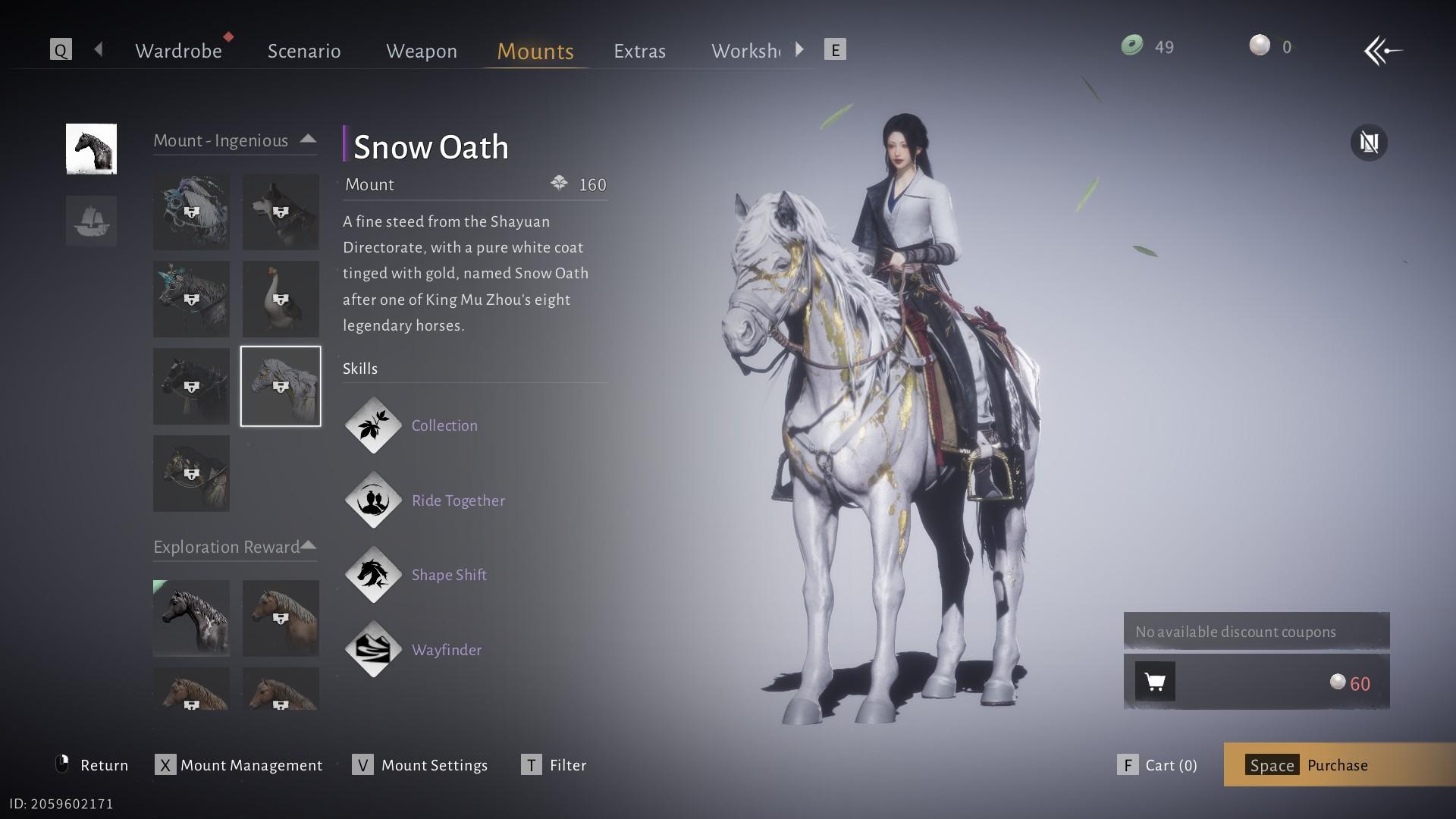Purchase the Snow Oath mount
1456x819 pixels.
pos(1338,764)
